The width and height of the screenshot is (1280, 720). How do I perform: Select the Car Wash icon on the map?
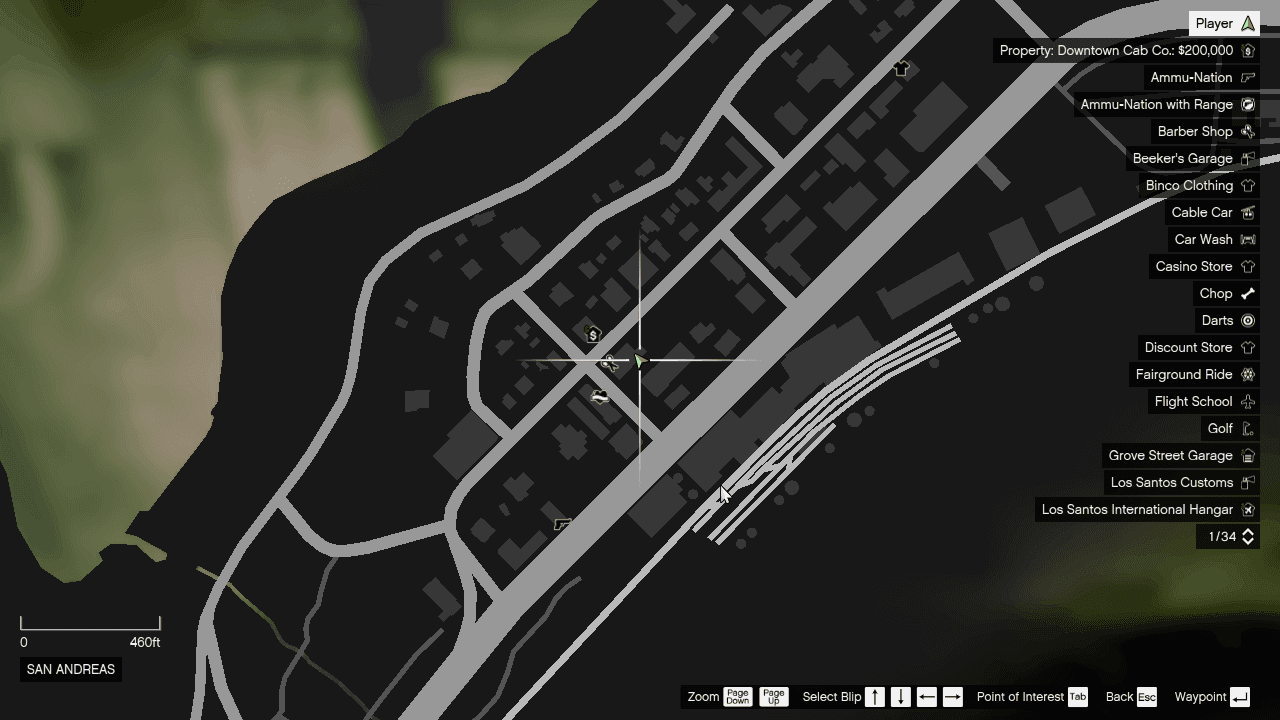(600, 396)
